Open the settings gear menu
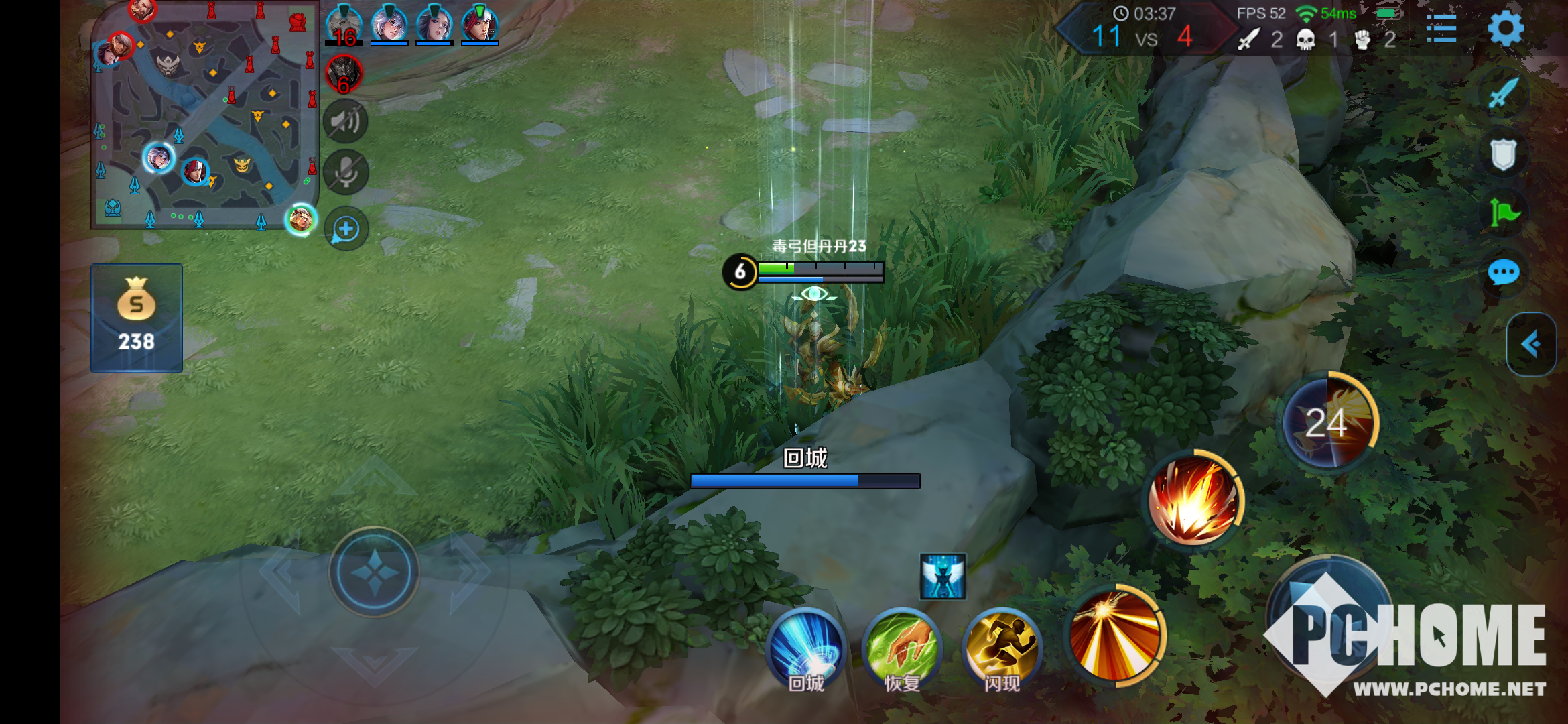Screen dimensions: 1568x724 click(1505, 28)
